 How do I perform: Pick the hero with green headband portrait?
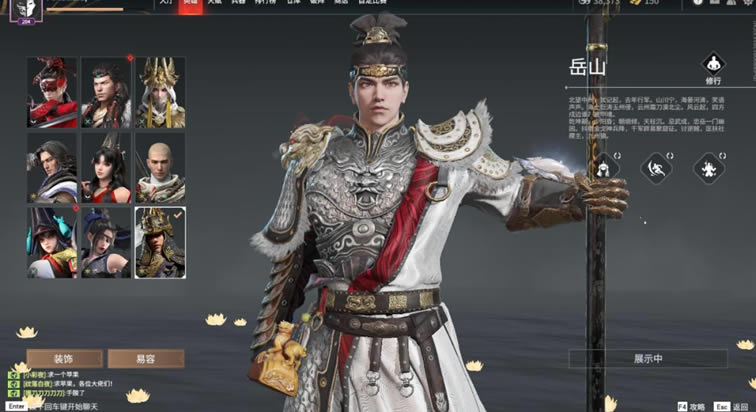click(106, 92)
